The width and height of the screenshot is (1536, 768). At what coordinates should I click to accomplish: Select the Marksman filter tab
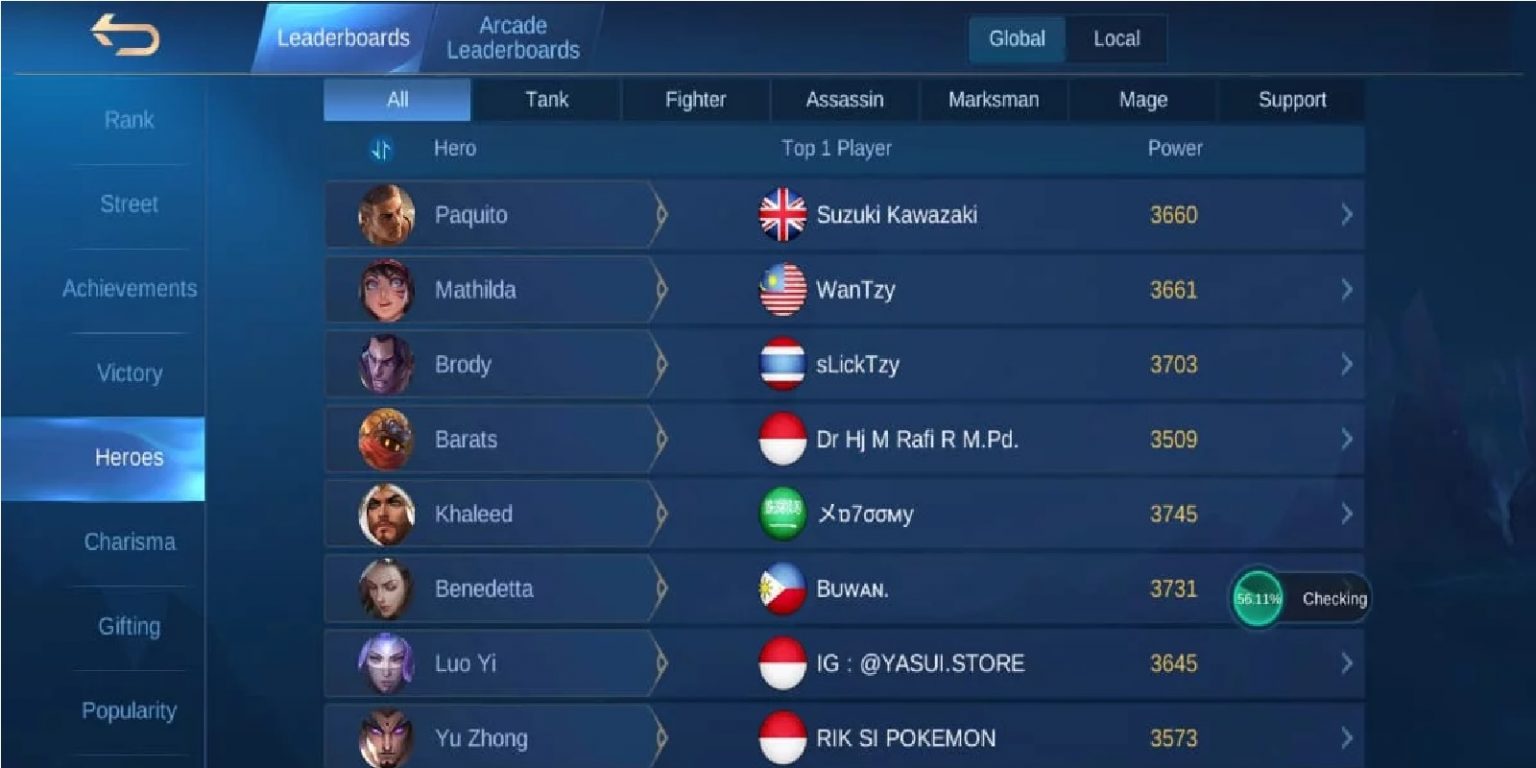(992, 99)
